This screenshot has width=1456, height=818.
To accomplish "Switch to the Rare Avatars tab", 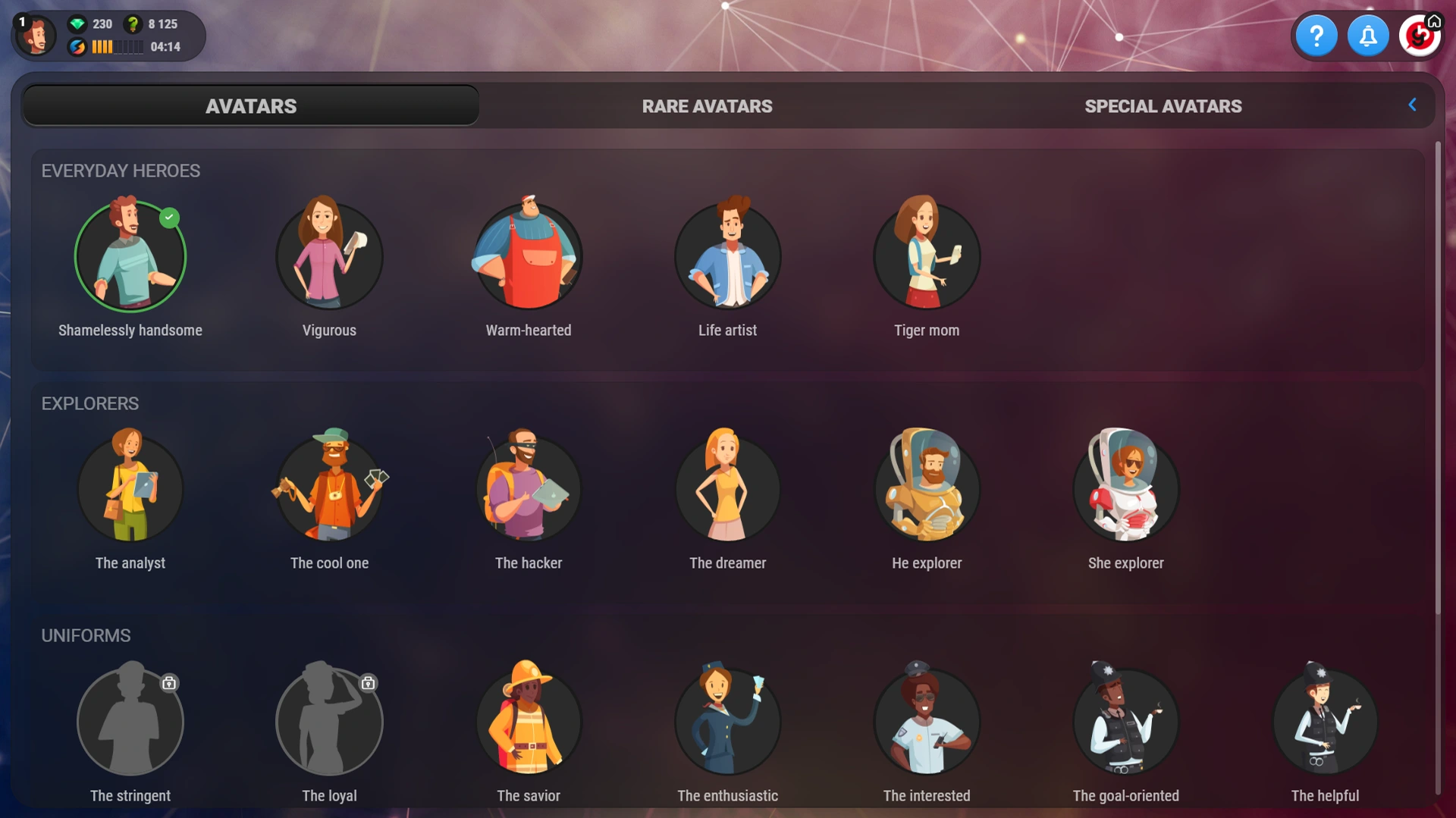I will pos(707,106).
